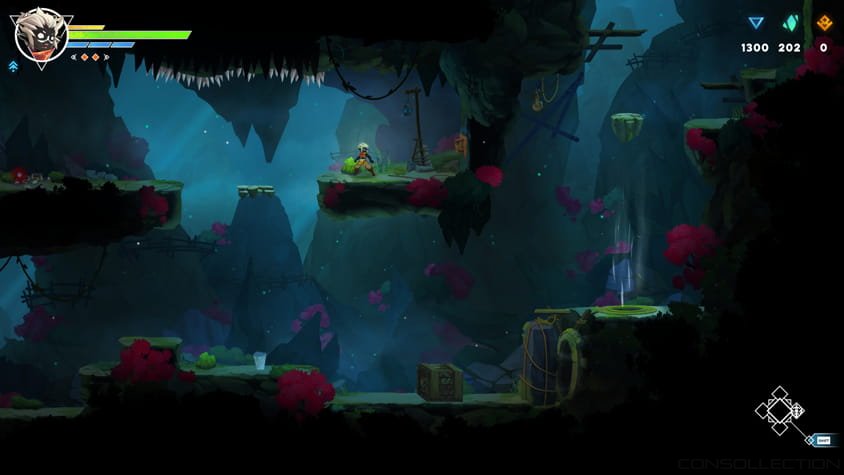Viewport: 844px width, 475px height.
Task: Open the diamond-shaped room minimap
Action: coord(781,411)
